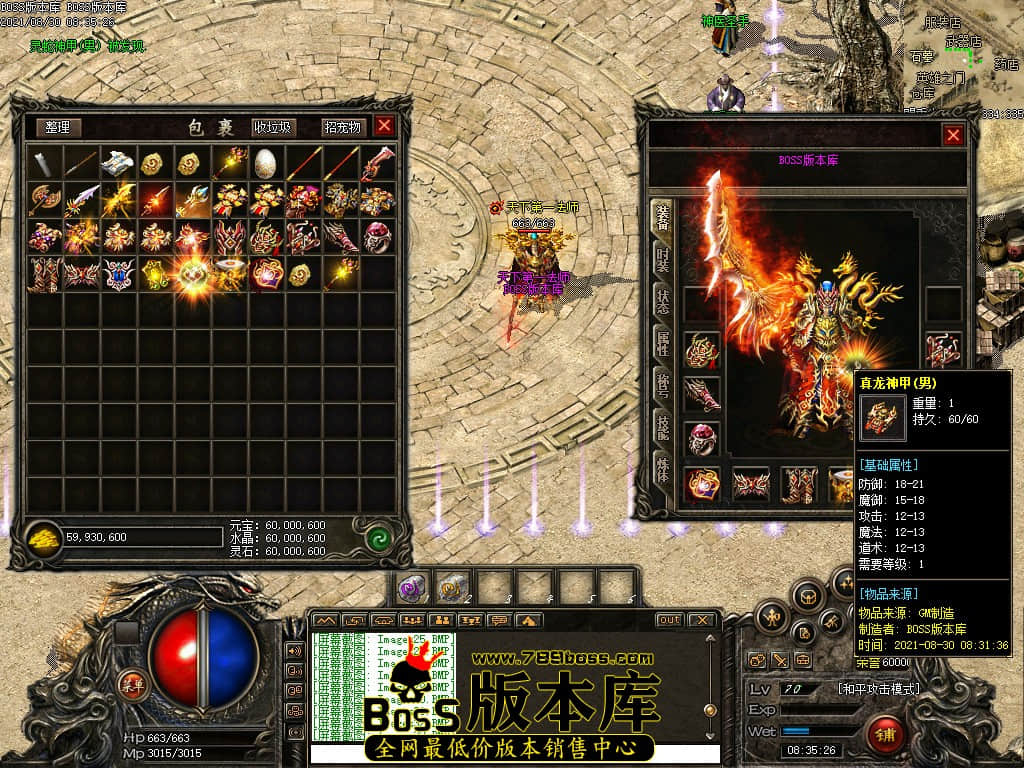The image size is (1024, 768).
Task: Click the 整理 sort button in the bag
Action: point(59,127)
